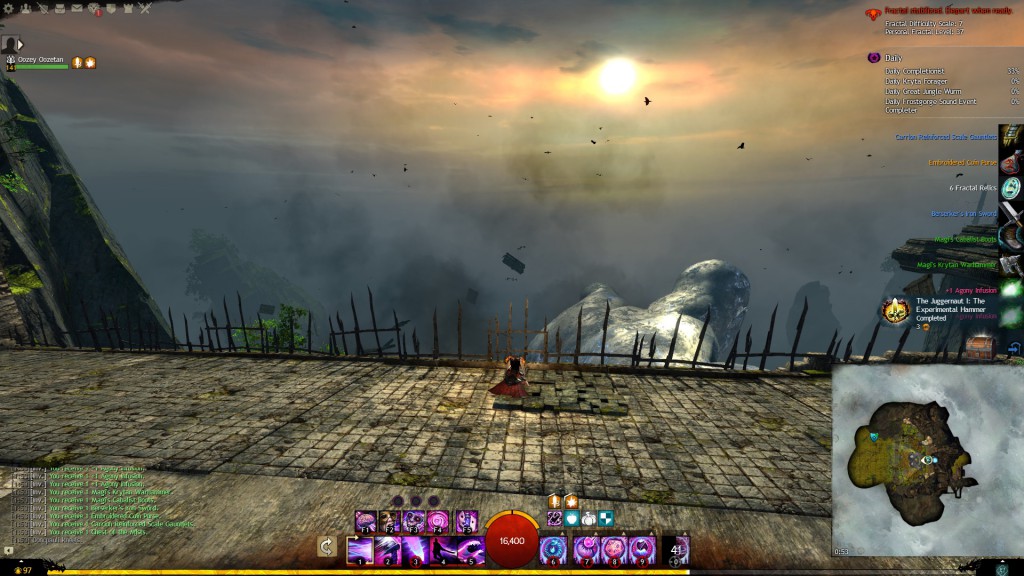Activate weapon skill 1
Screen dimensions: 1024x576
pyautogui.click(x=360, y=550)
